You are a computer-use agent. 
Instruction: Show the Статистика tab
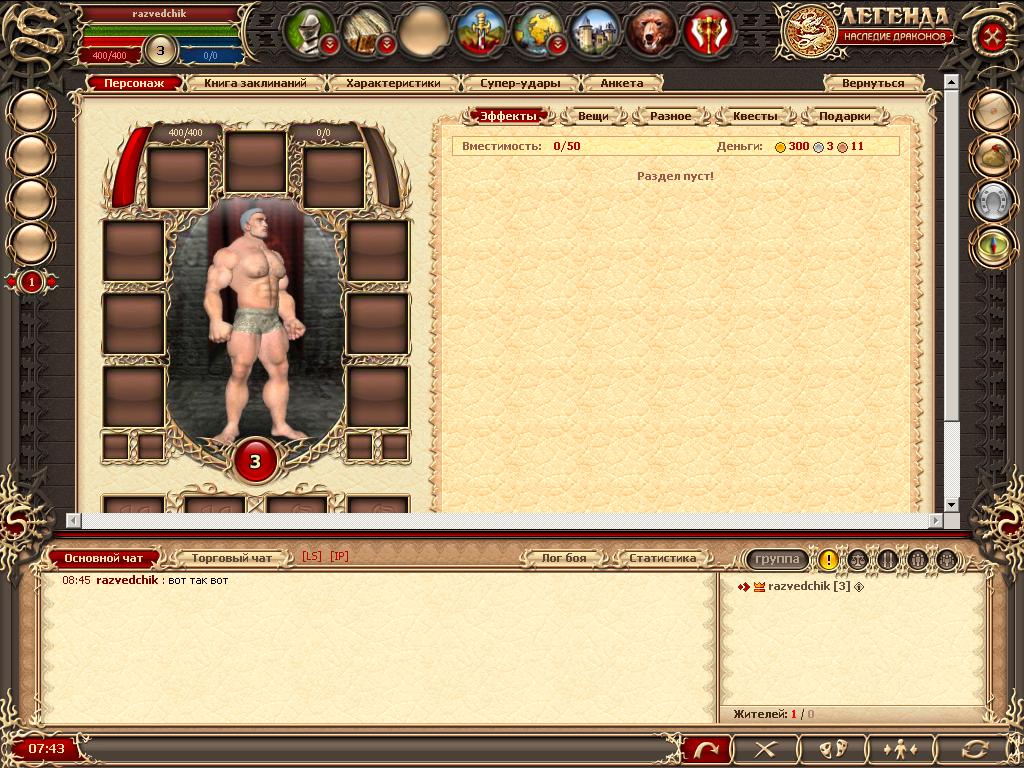pyautogui.click(x=662, y=558)
